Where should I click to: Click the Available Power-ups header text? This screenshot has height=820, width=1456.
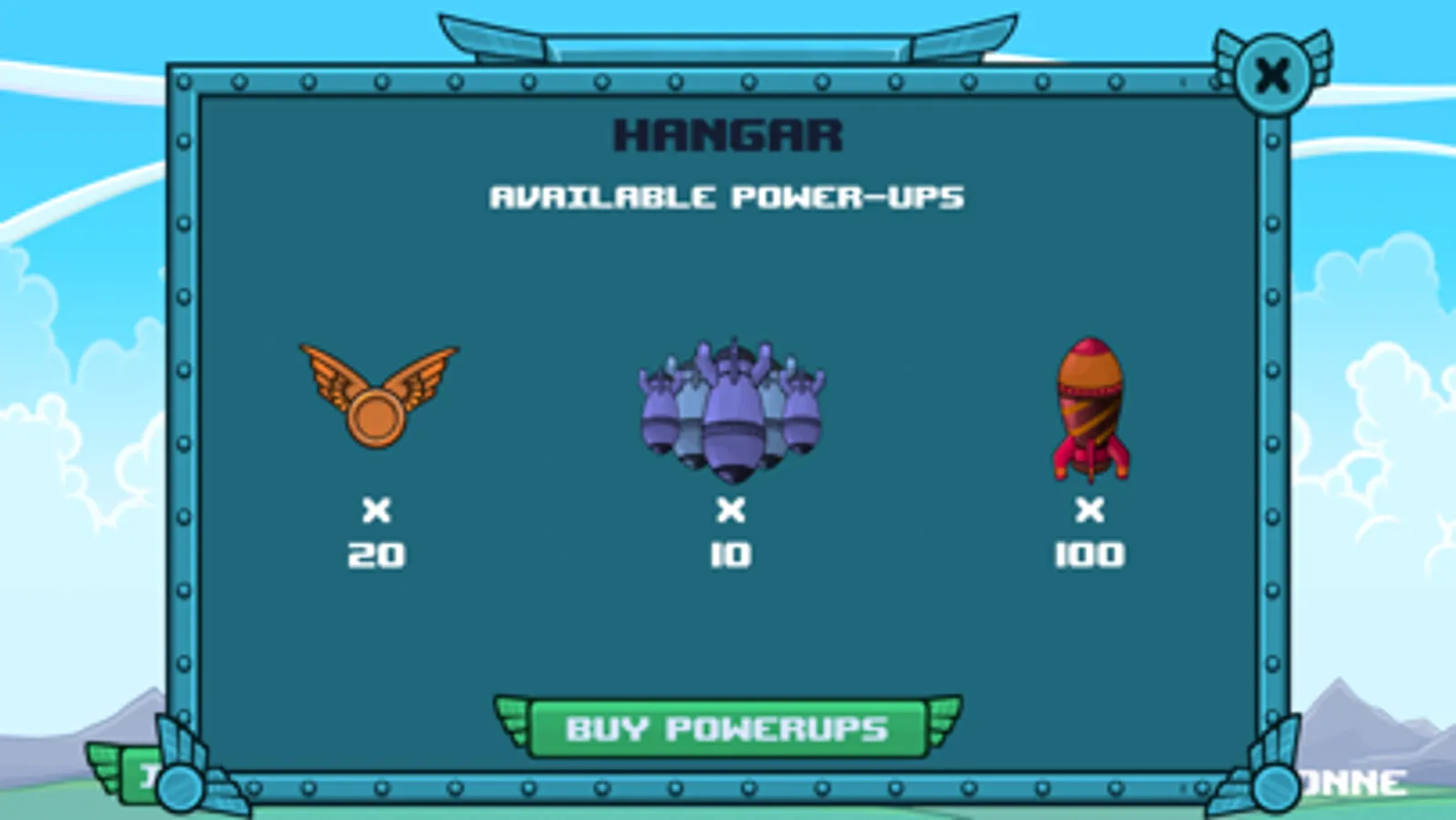728,194
